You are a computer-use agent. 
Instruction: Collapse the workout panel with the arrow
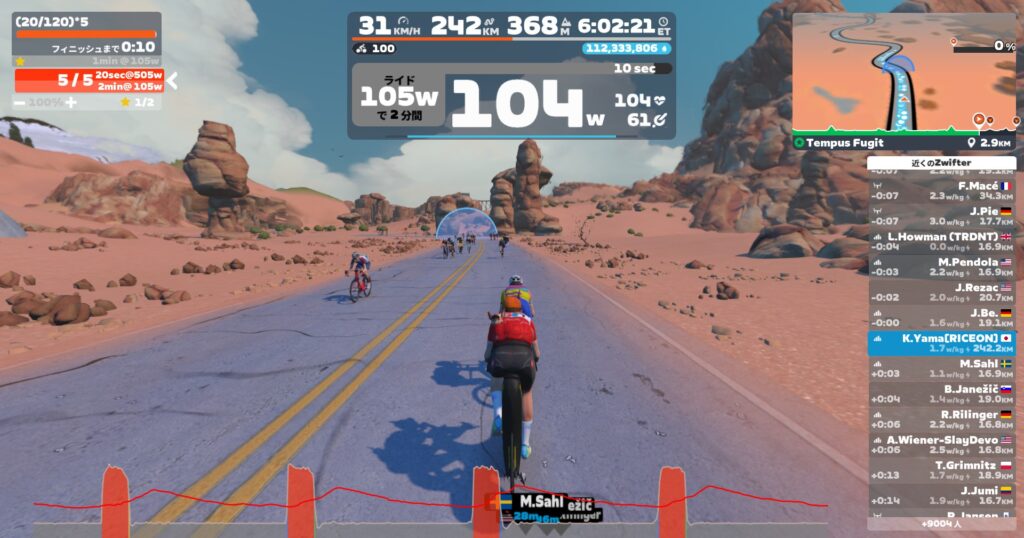pos(172,80)
